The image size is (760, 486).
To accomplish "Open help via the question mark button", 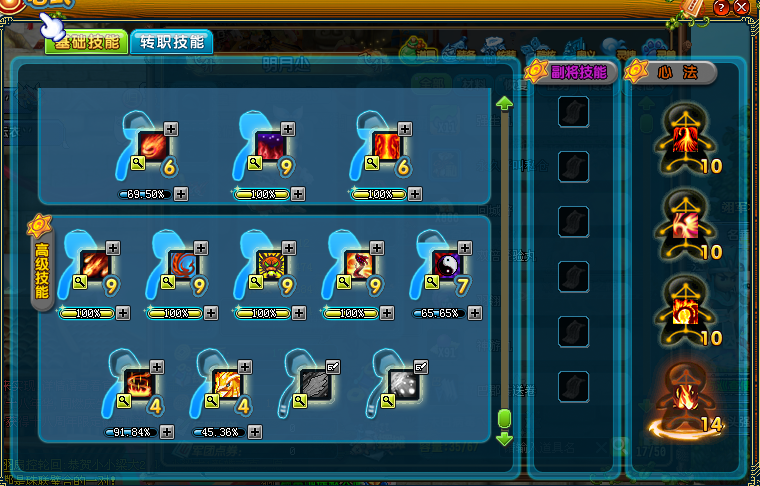I will coord(721,7).
